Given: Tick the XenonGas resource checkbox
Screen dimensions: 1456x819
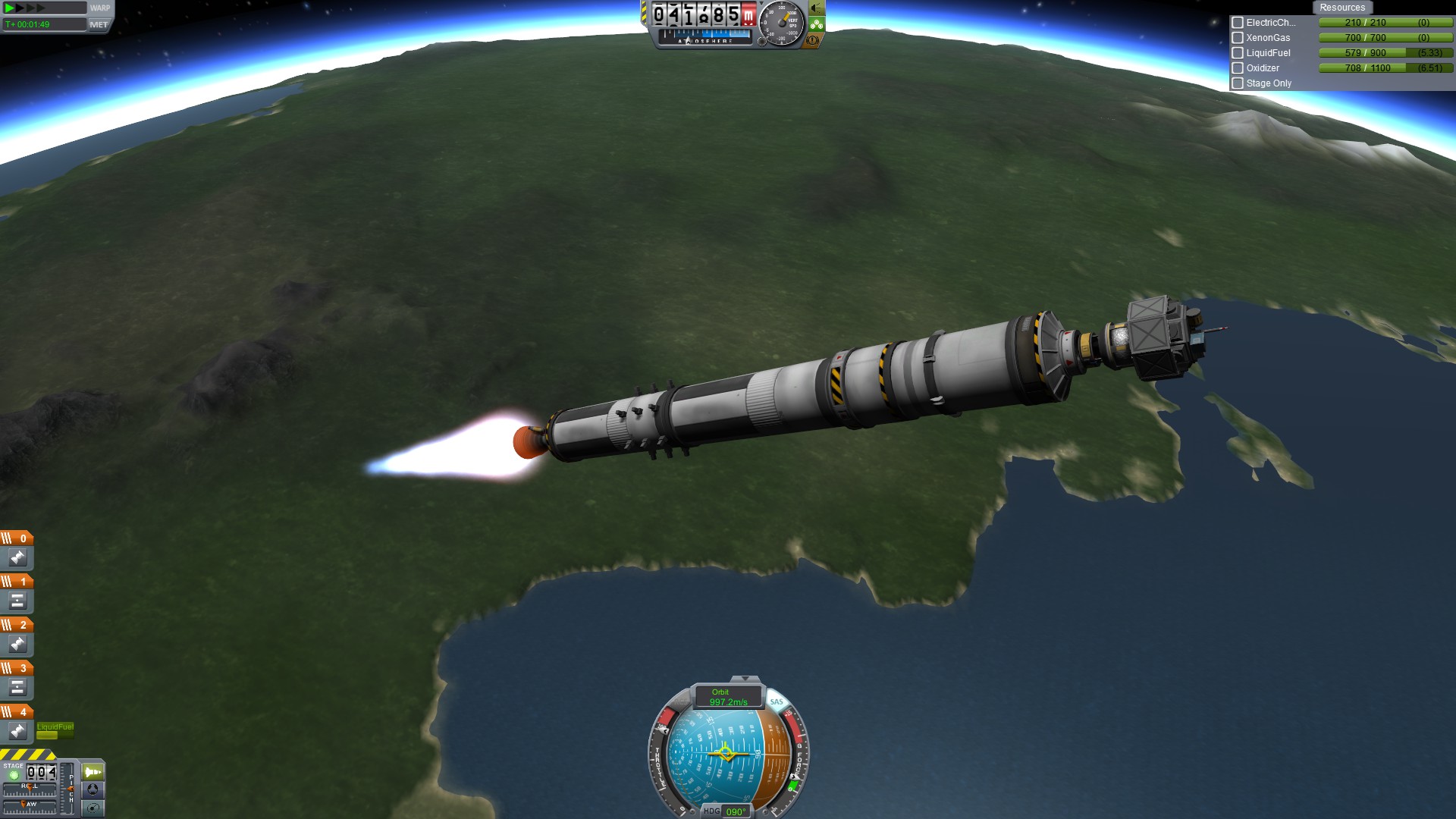Looking at the screenshot, I should [1238, 38].
